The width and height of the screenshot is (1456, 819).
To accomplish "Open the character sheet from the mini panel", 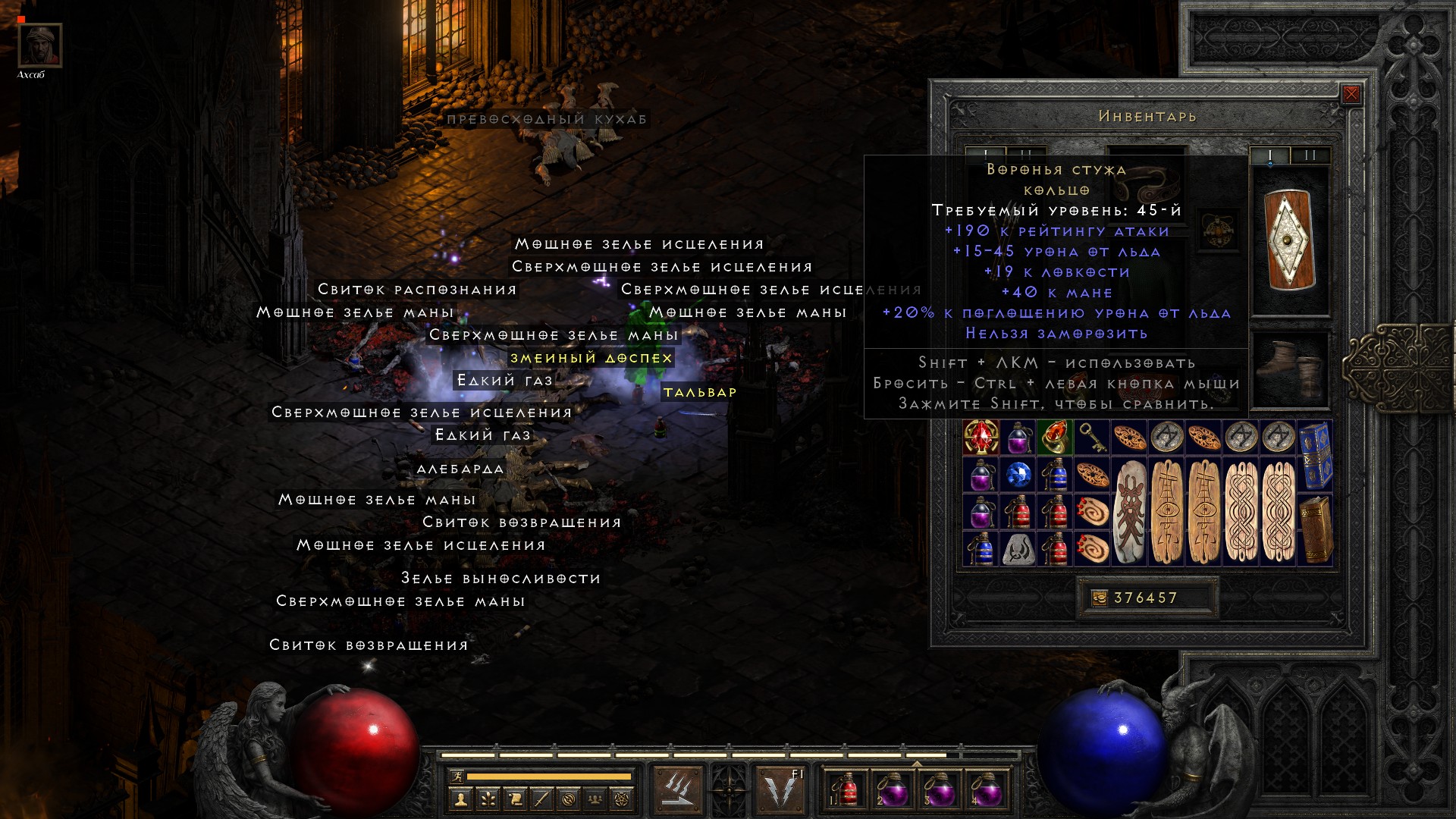I will point(460,799).
